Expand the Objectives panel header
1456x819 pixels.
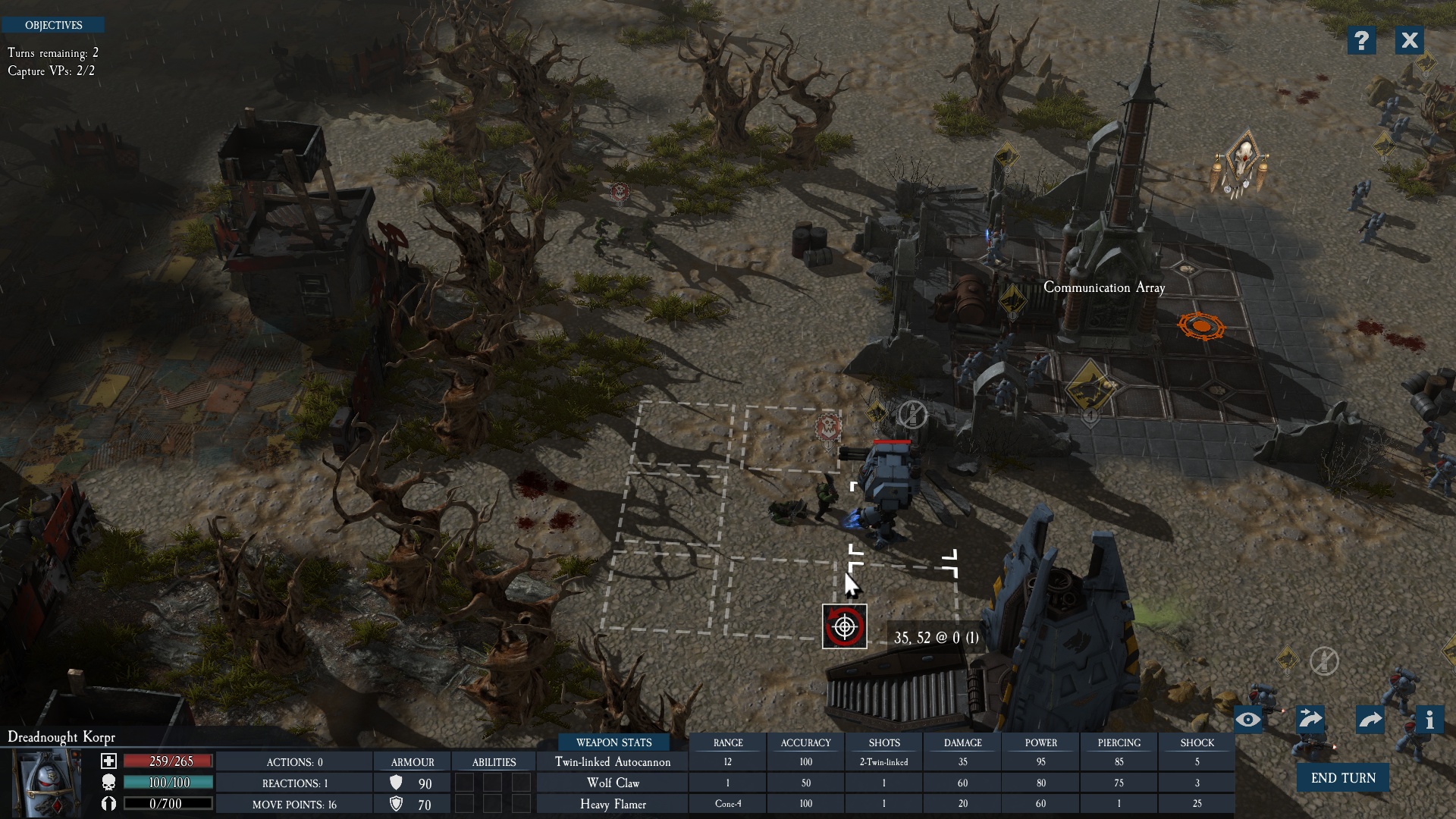click(53, 25)
